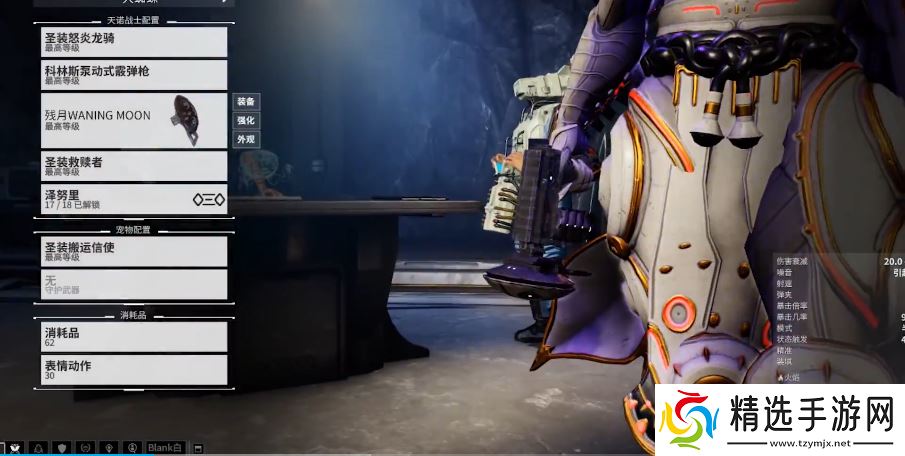Screen dimensions: 905x456
Task: Open the 表情动作 emotes row
Action: [134, 370]
